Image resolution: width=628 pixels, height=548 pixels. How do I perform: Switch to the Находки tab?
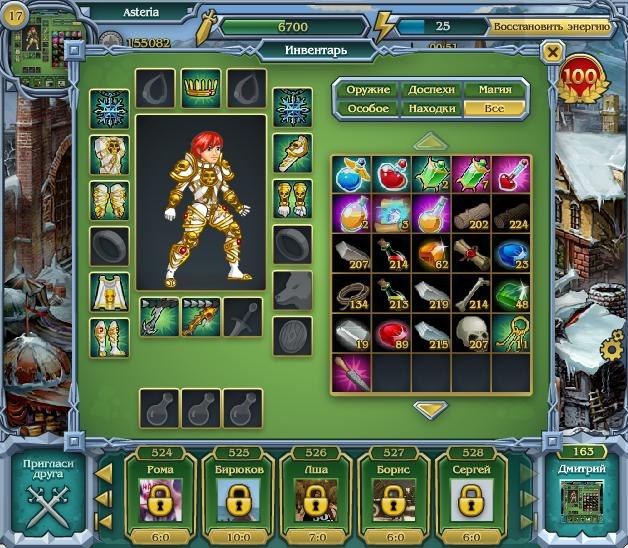(431, 108)
